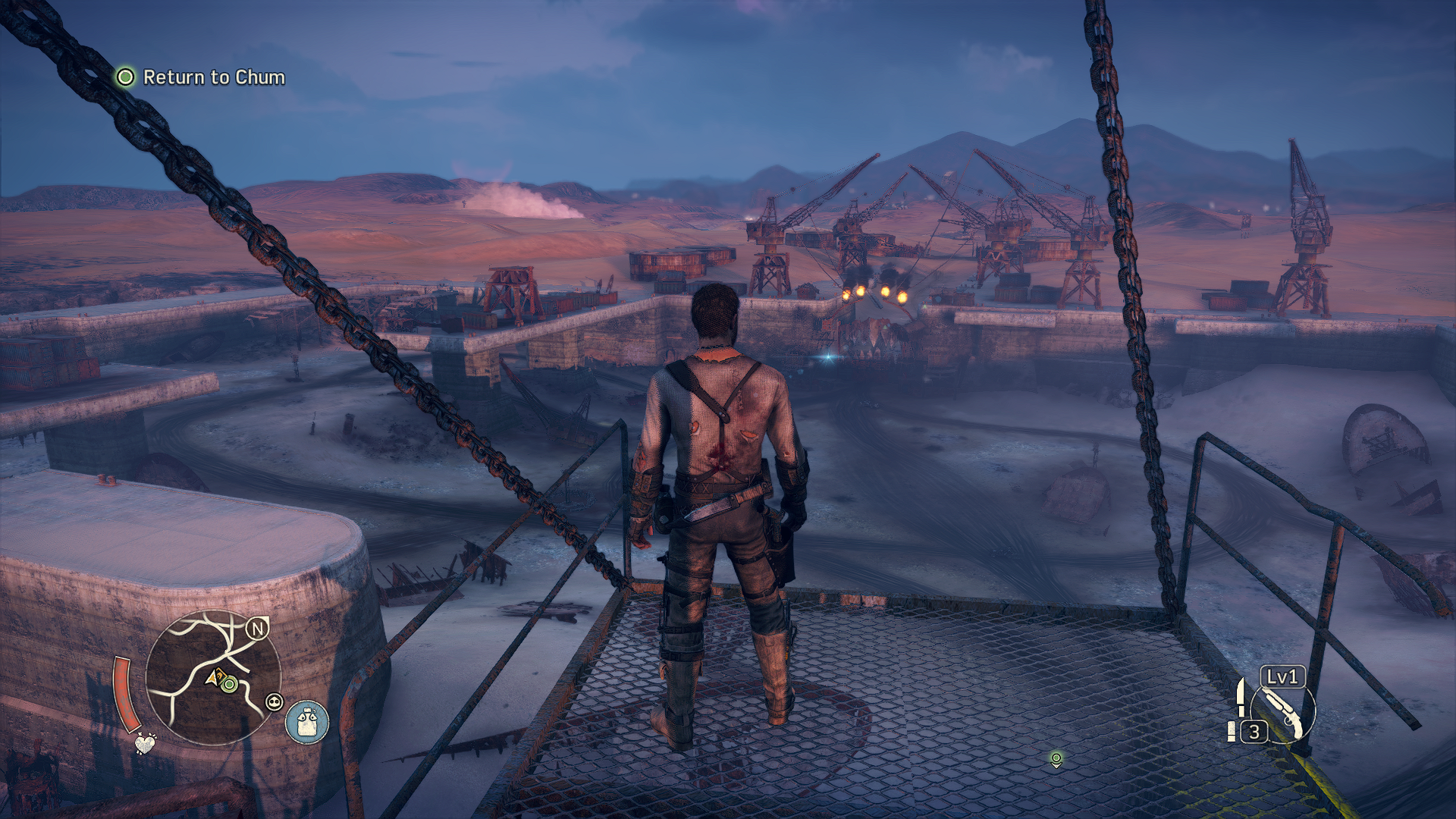Click the green waypoint pin marker
The height and width of the screenshot is (819, 1456).
coord(1056,758)
